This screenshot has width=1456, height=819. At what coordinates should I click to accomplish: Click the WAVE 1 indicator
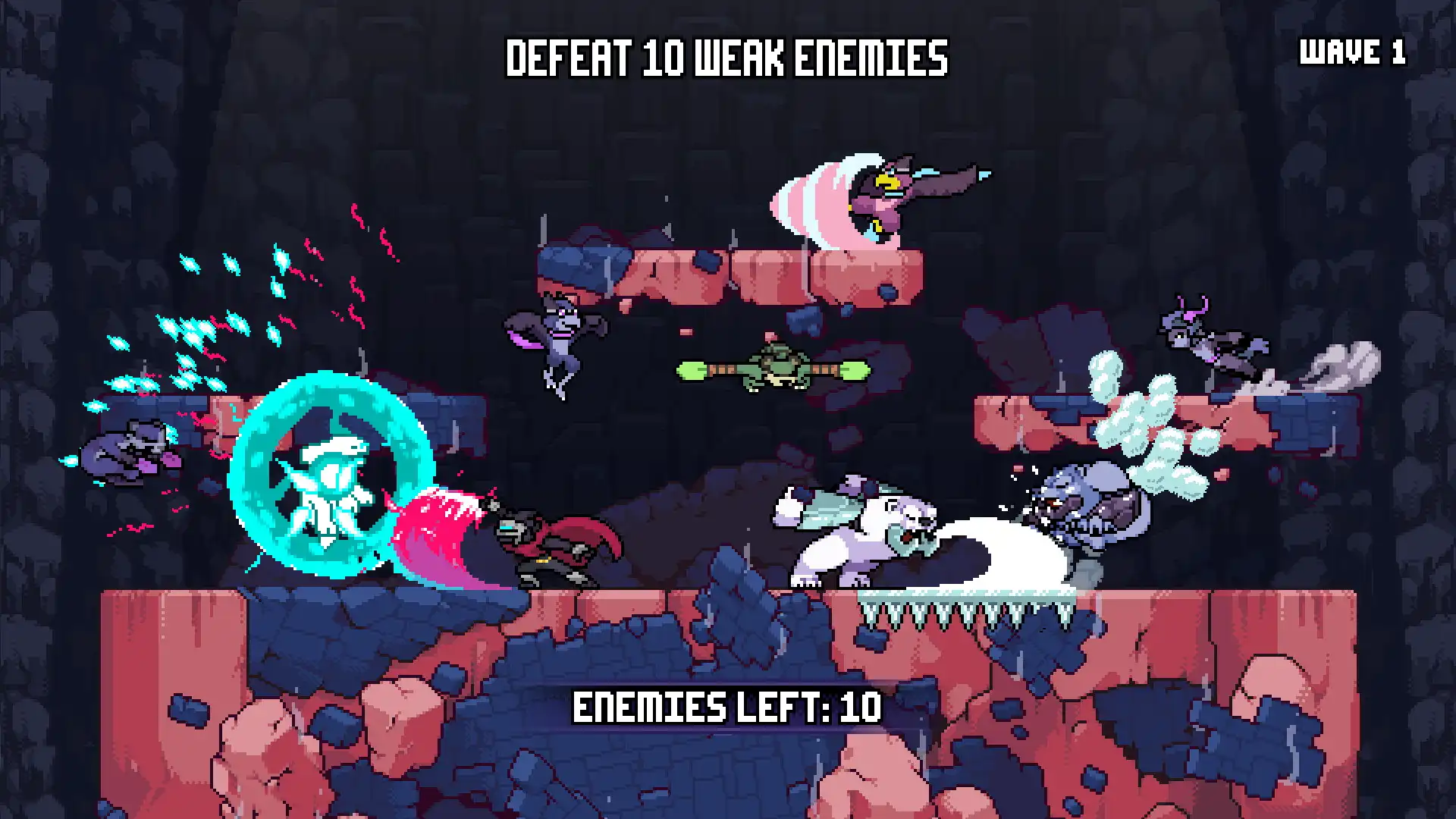coord(1352,52)
